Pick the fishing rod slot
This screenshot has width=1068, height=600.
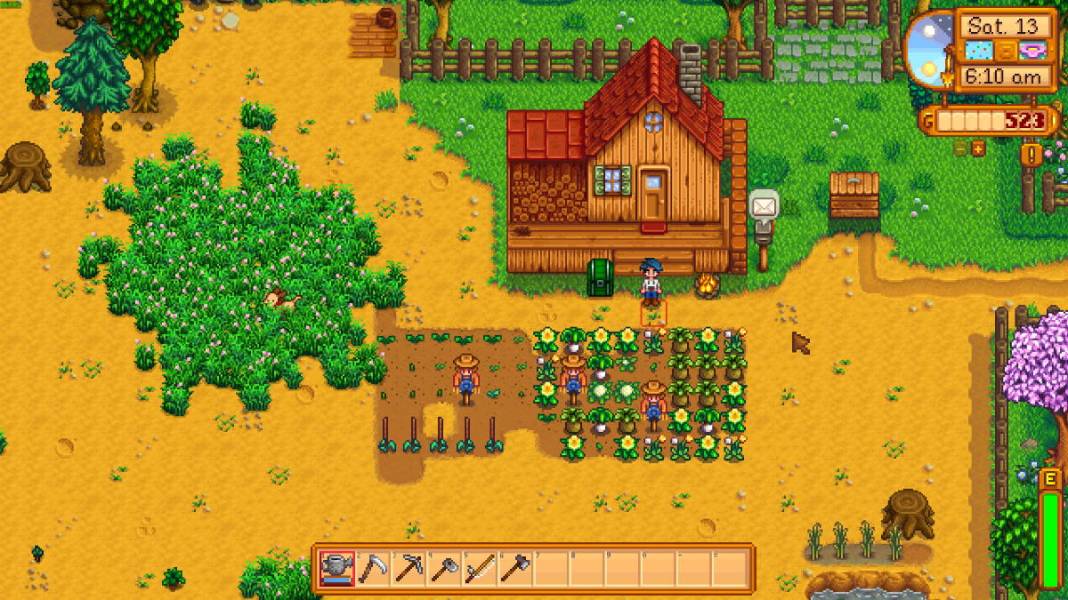pyautogui.click(x=480, y=569)
